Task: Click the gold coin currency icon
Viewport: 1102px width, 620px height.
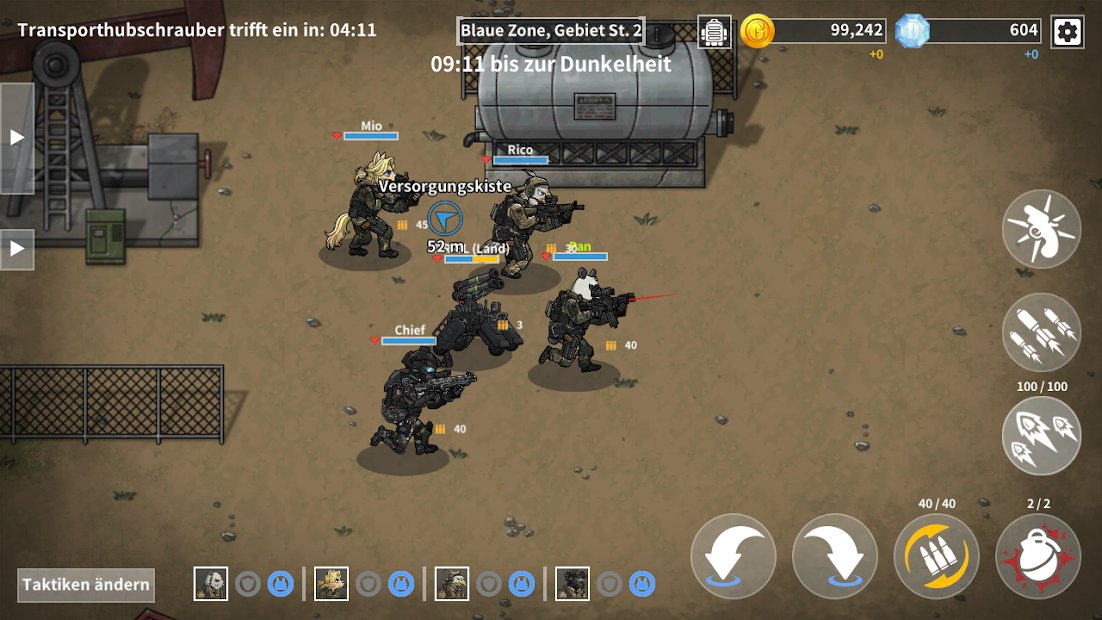Action: point(757,31)
